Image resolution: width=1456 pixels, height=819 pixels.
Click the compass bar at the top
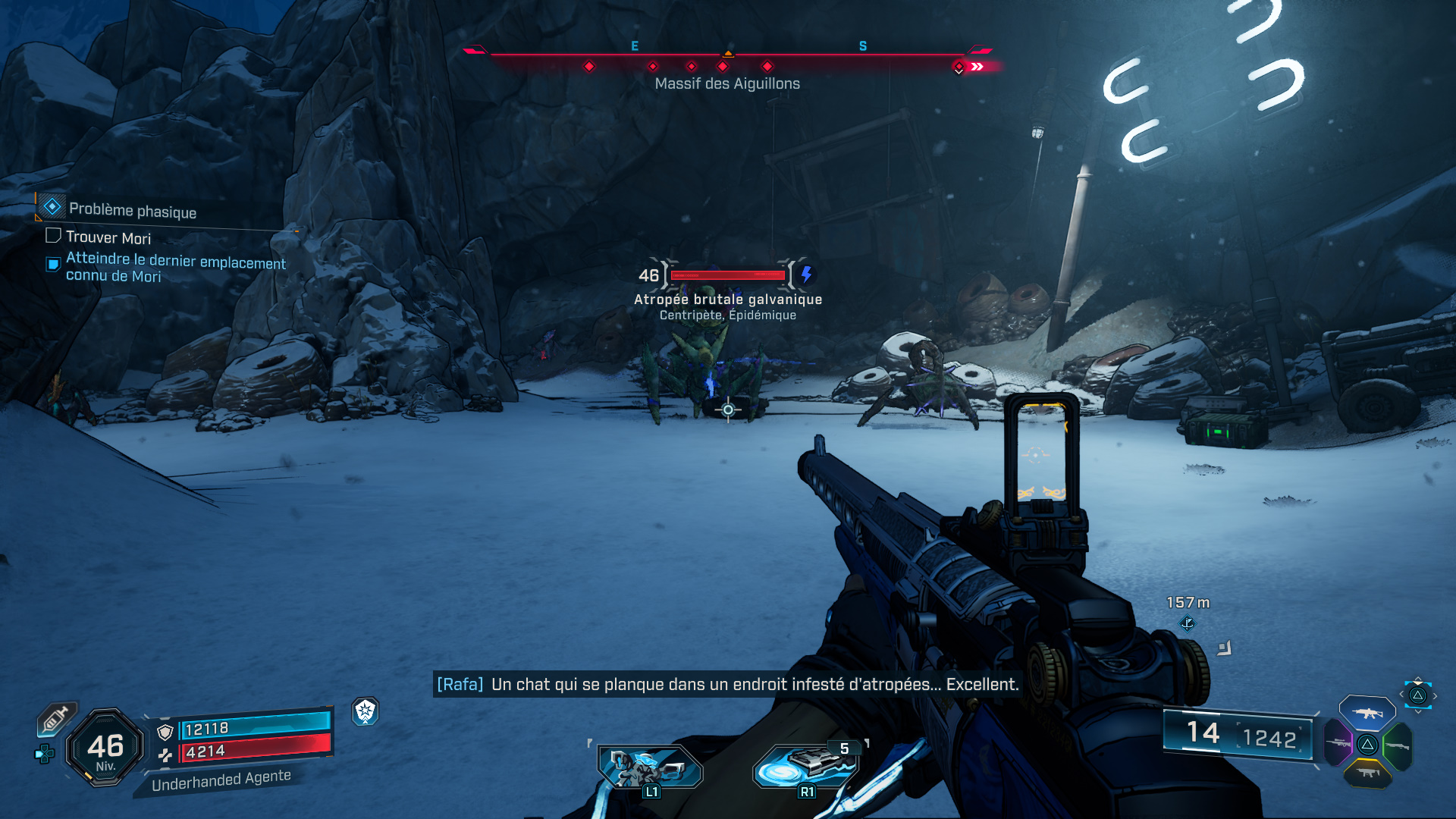(x=726, y=56)
